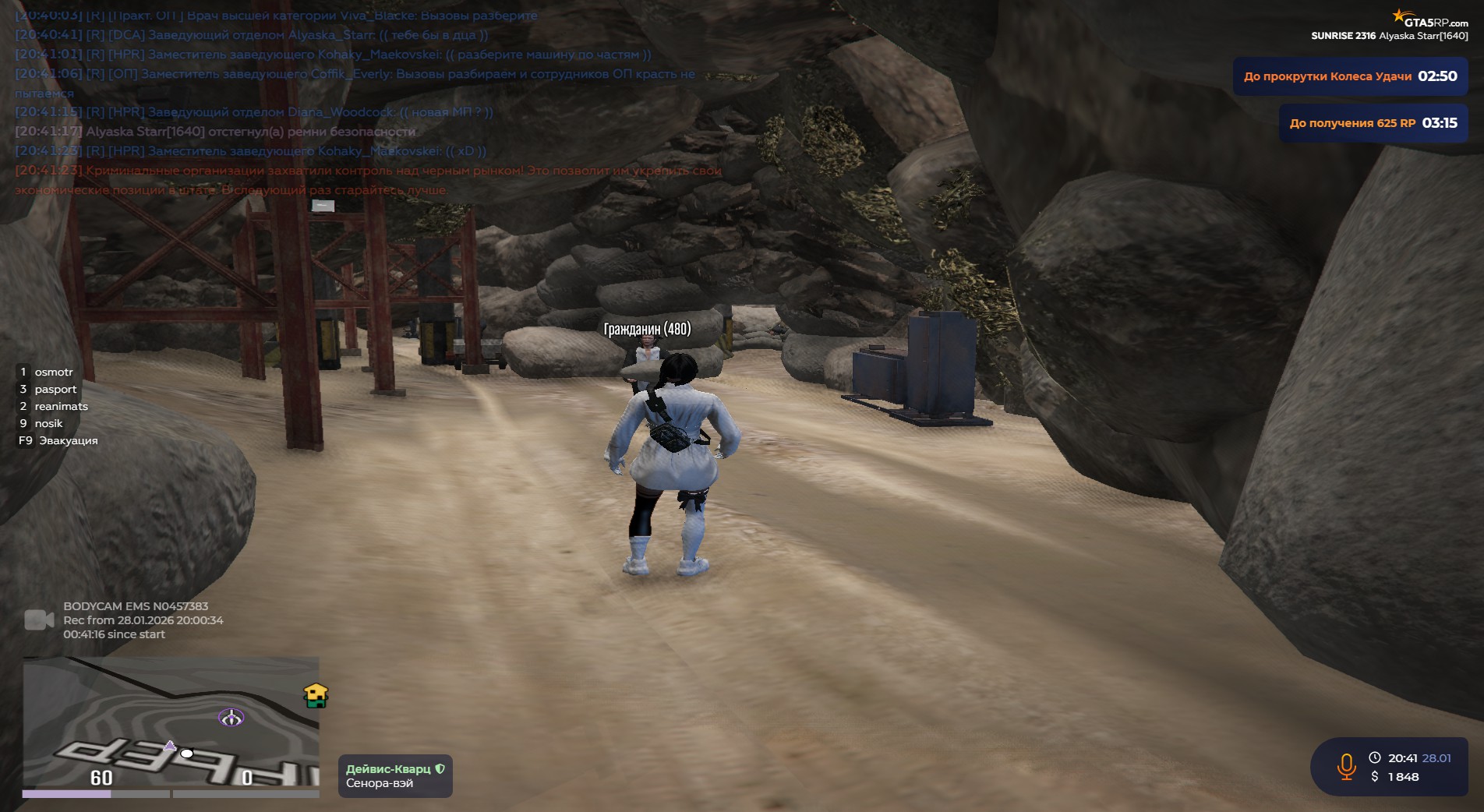Toggle the orange microphone icon
Screen dimensions: 1484x812
coord(1346,767)
